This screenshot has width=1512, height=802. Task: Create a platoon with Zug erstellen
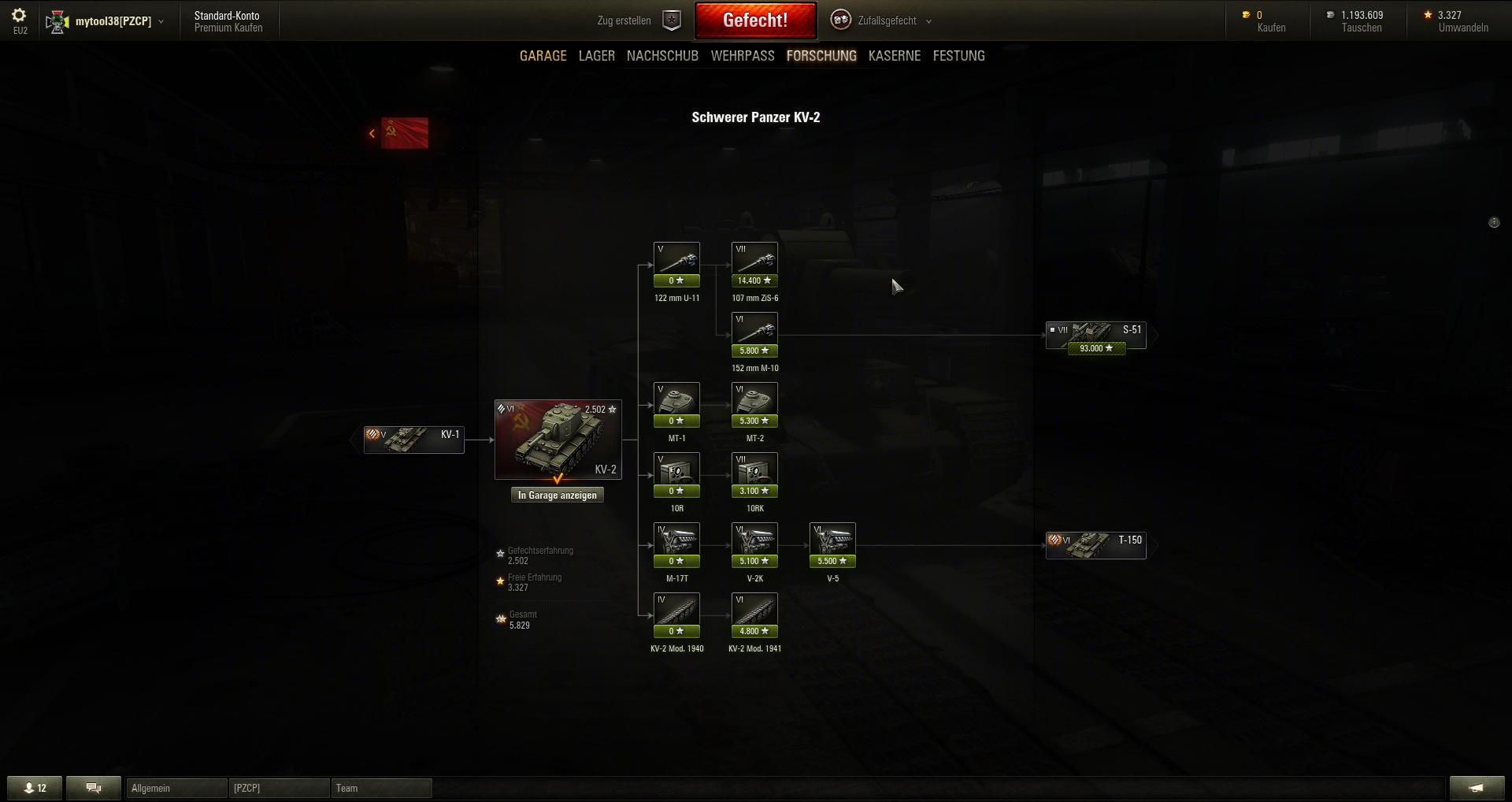pyautogui.click(x=638, y=21)
